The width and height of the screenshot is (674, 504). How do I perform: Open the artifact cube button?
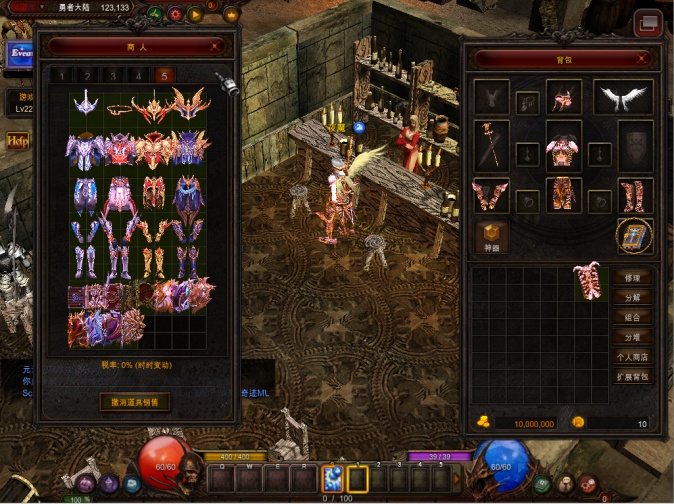click(491, 236)
